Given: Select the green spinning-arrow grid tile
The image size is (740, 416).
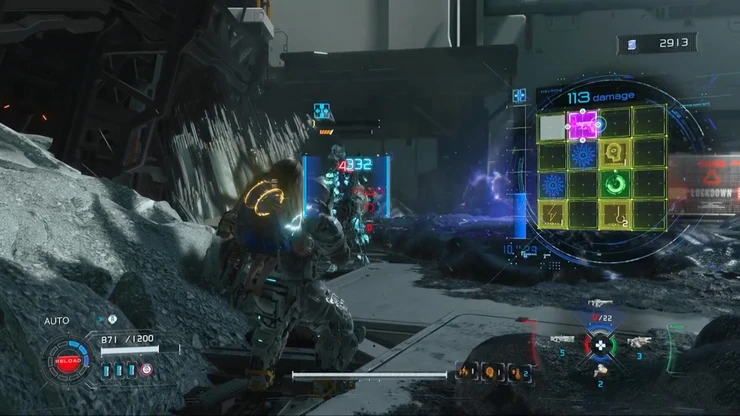Looking at the screenshot, I should [616, 184].
